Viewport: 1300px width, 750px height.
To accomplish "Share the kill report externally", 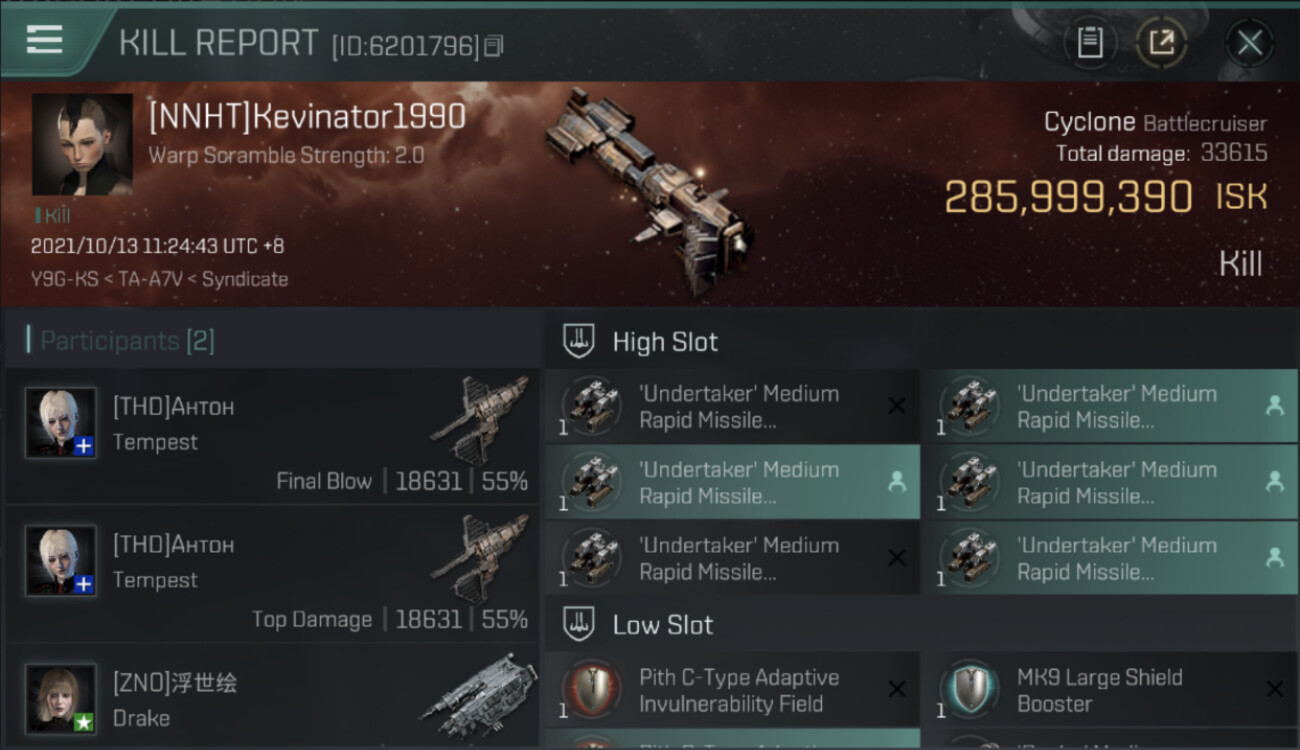I will point(1161,43).
